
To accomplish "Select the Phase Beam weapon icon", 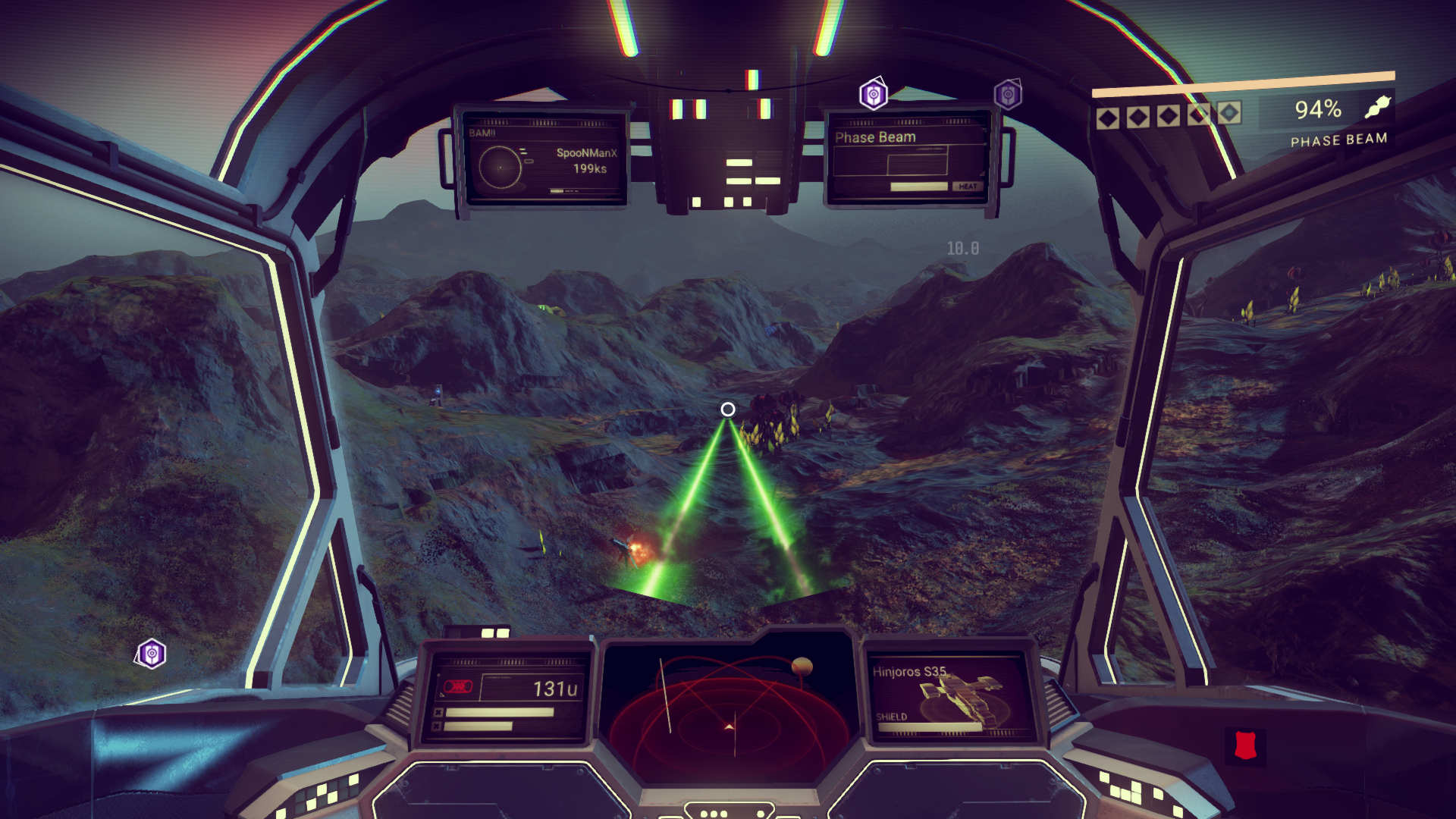I will click(x=1378, y=108).
